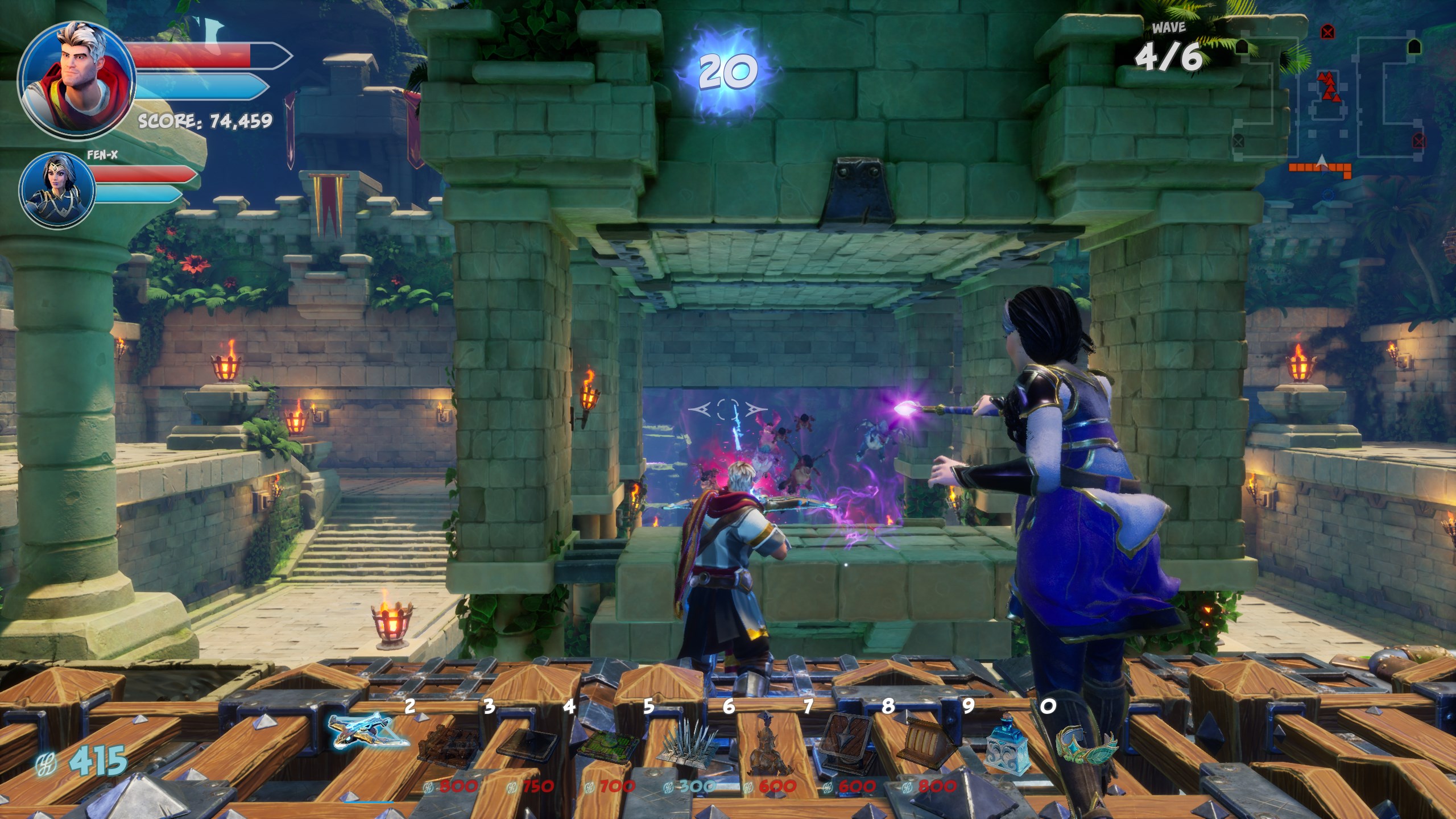Select the dark tar floor trap
This screenshot has height=819, width=1456.
(x=527, y=741)
